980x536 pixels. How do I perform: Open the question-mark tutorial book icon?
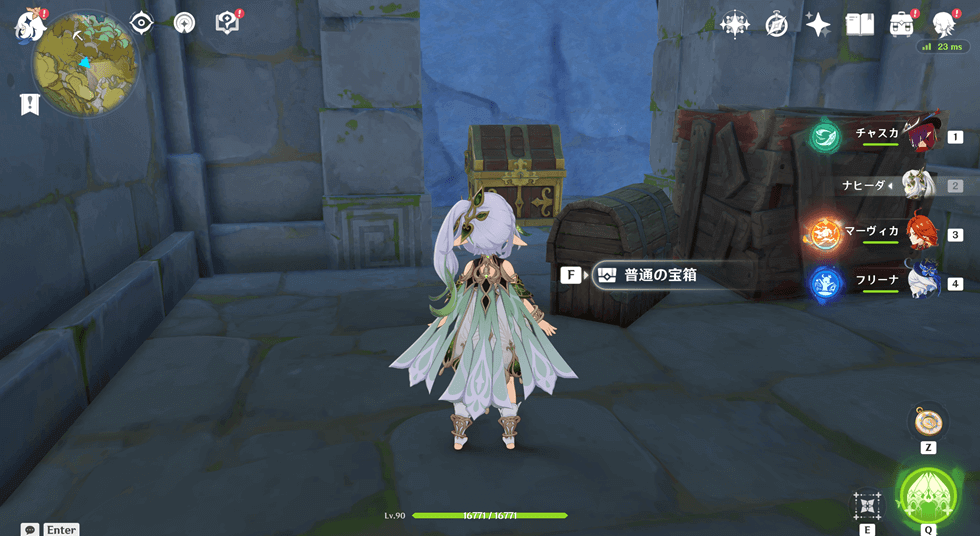227,22
